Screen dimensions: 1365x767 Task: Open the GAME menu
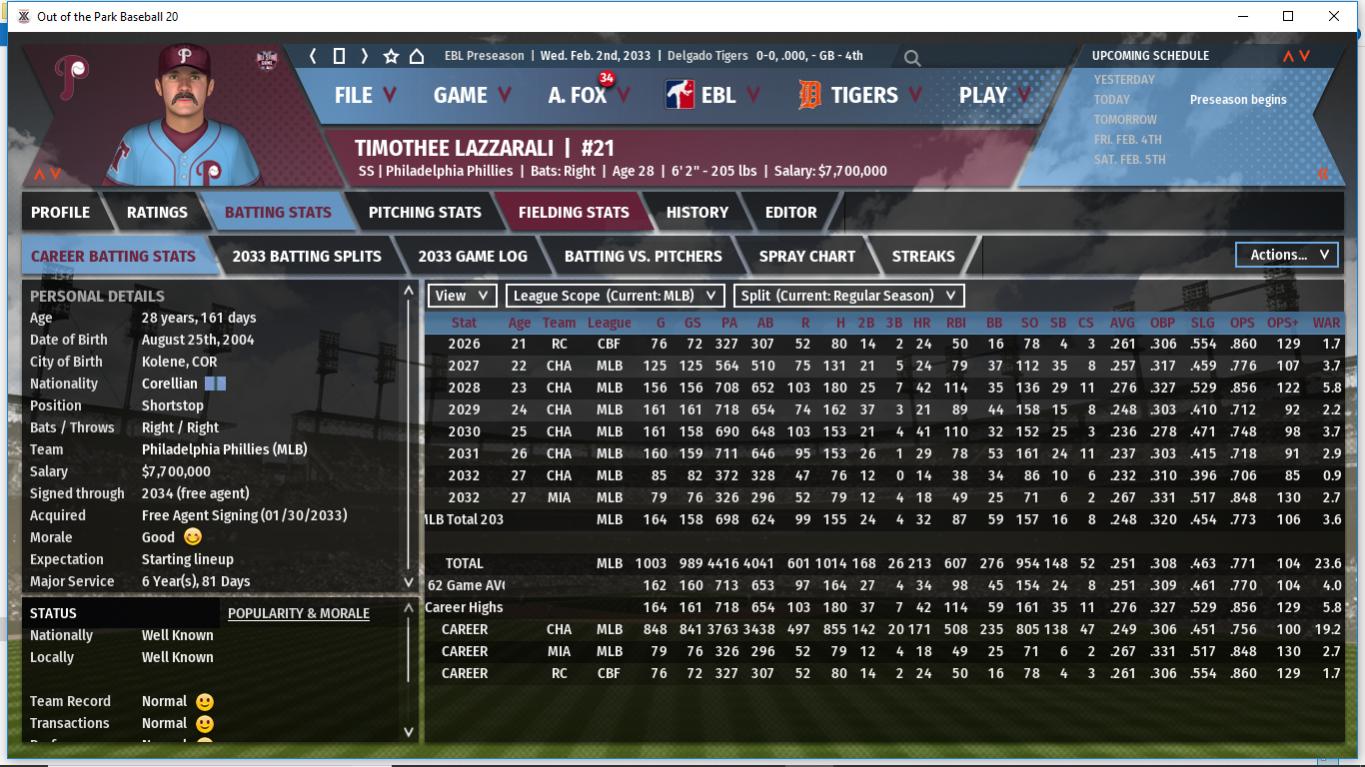tap(471, 95)
